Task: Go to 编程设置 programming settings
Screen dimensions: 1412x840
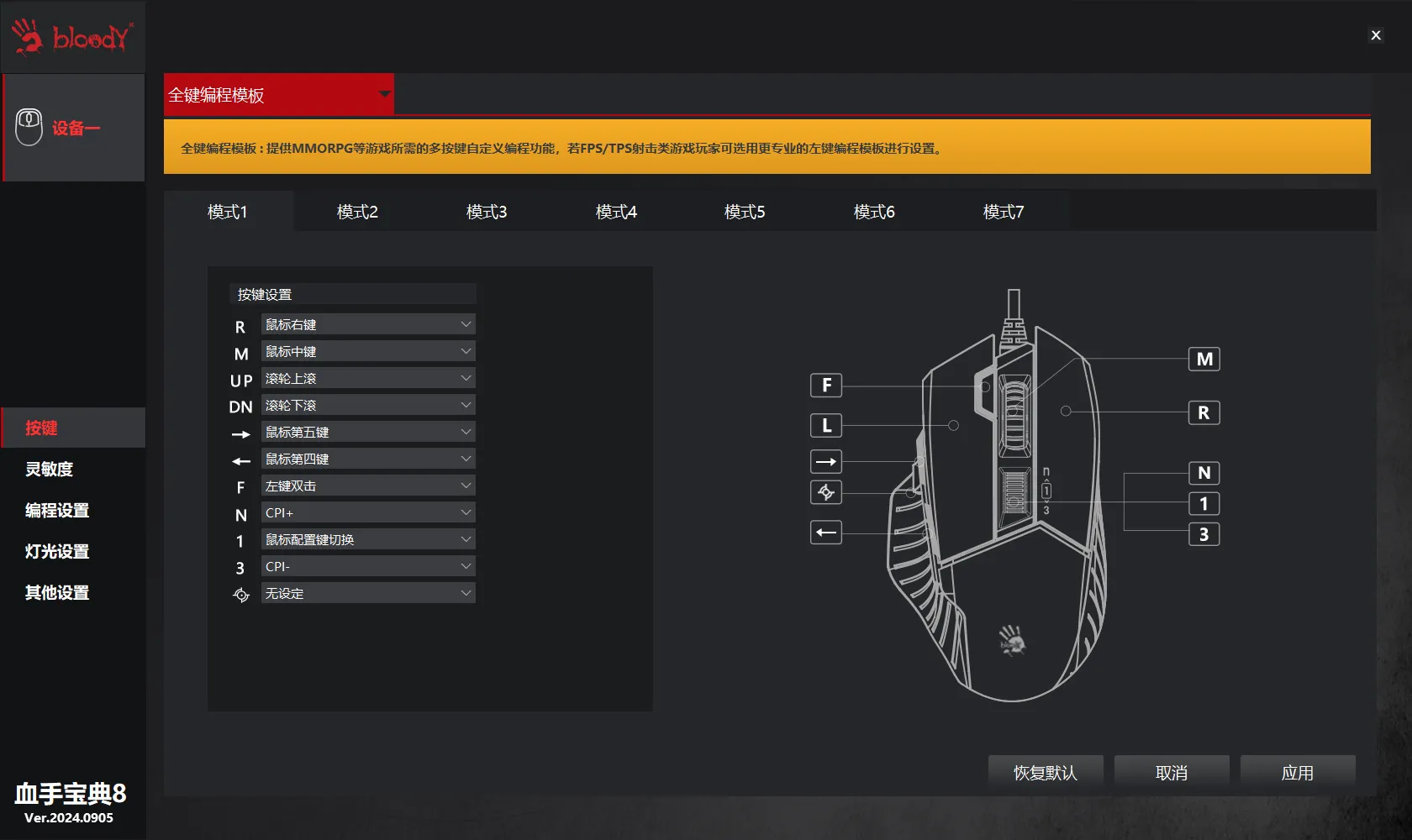Action: pyautogui.click(x=57, y=510)
